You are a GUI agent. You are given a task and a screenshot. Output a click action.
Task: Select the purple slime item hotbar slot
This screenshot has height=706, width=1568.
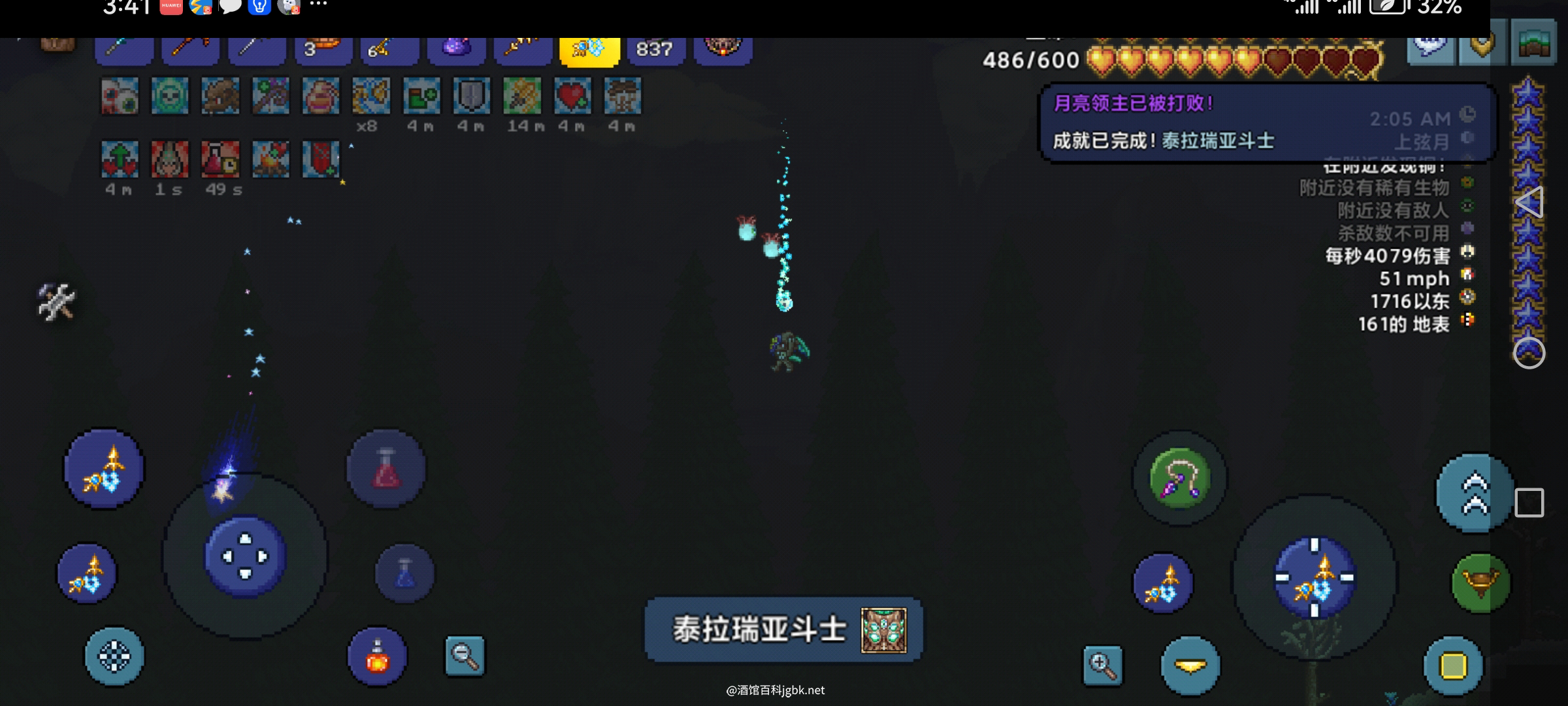456,50
